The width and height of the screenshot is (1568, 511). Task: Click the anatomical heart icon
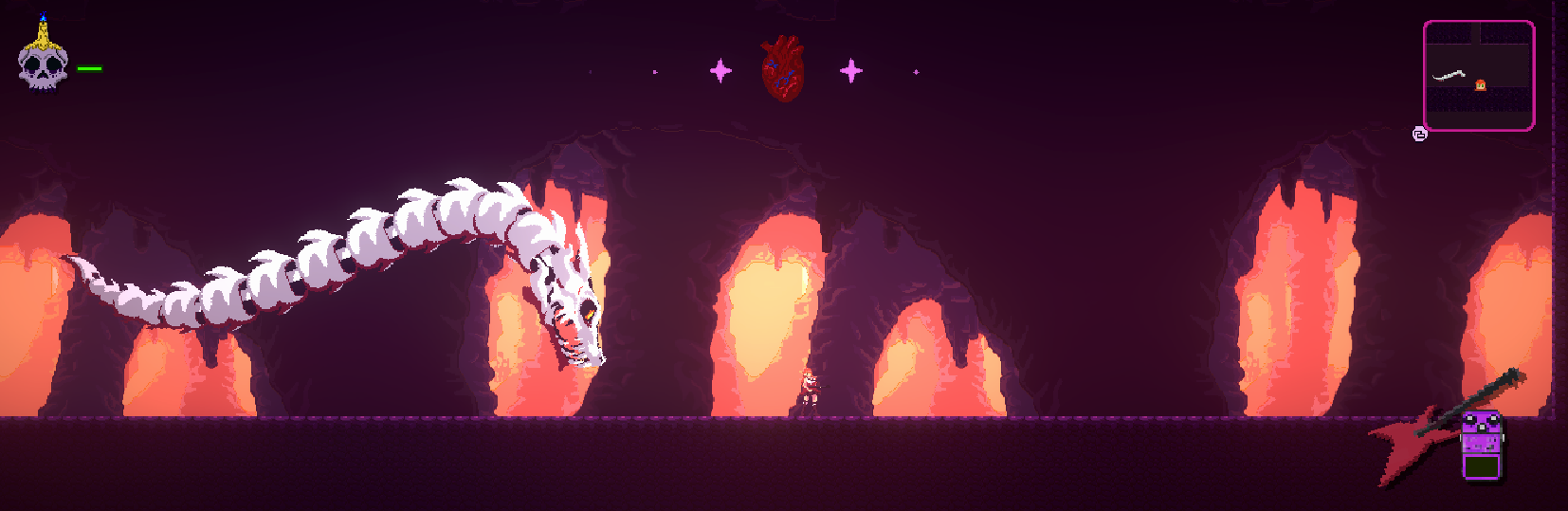[x=783, y=68]
